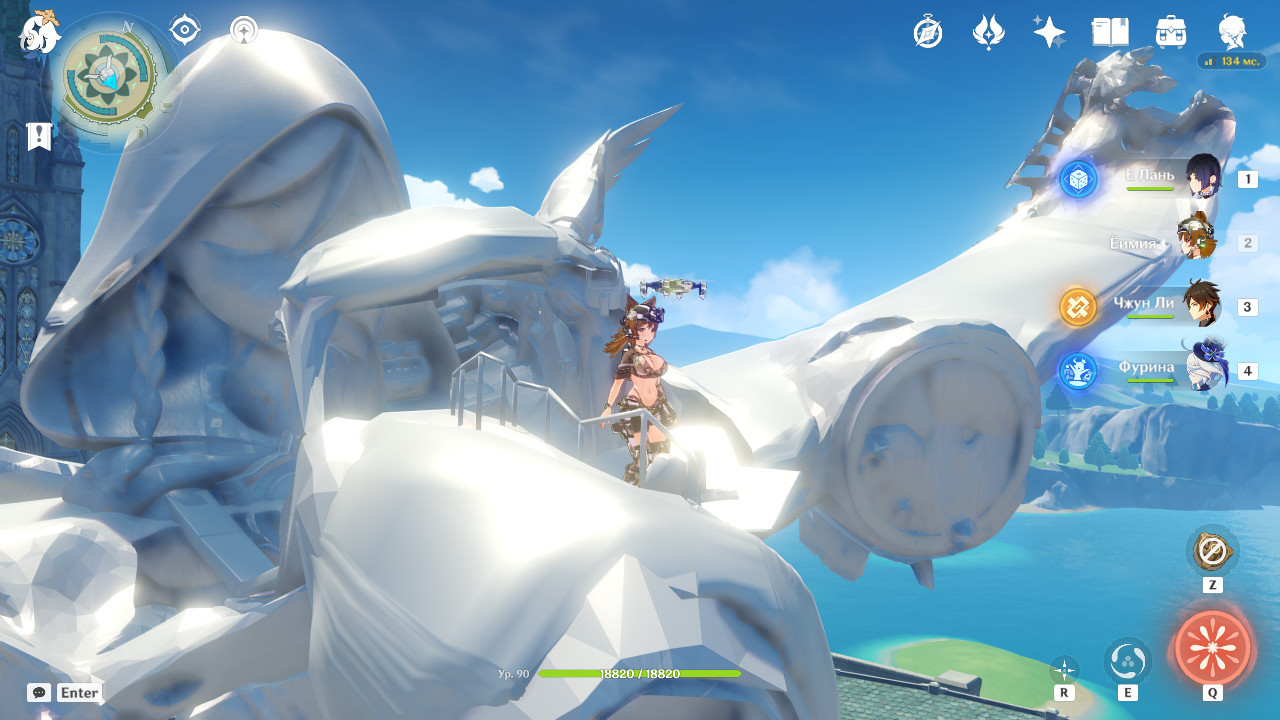Open the Wish menu sparkle icon
The width and height of the screenshot is (1280, 720).
coord(1048,32)
